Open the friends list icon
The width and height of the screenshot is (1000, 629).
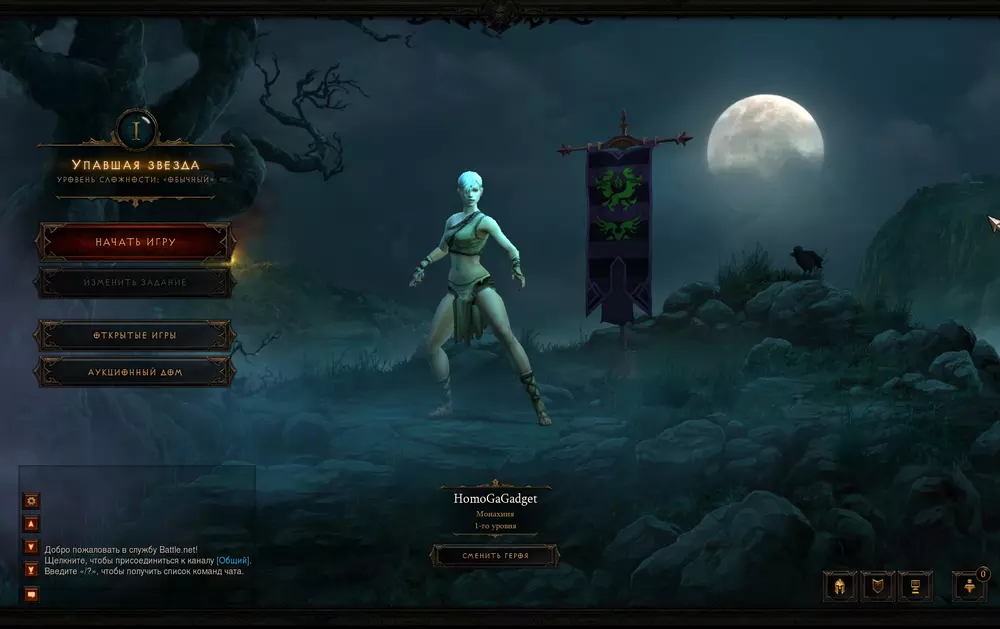968,587
